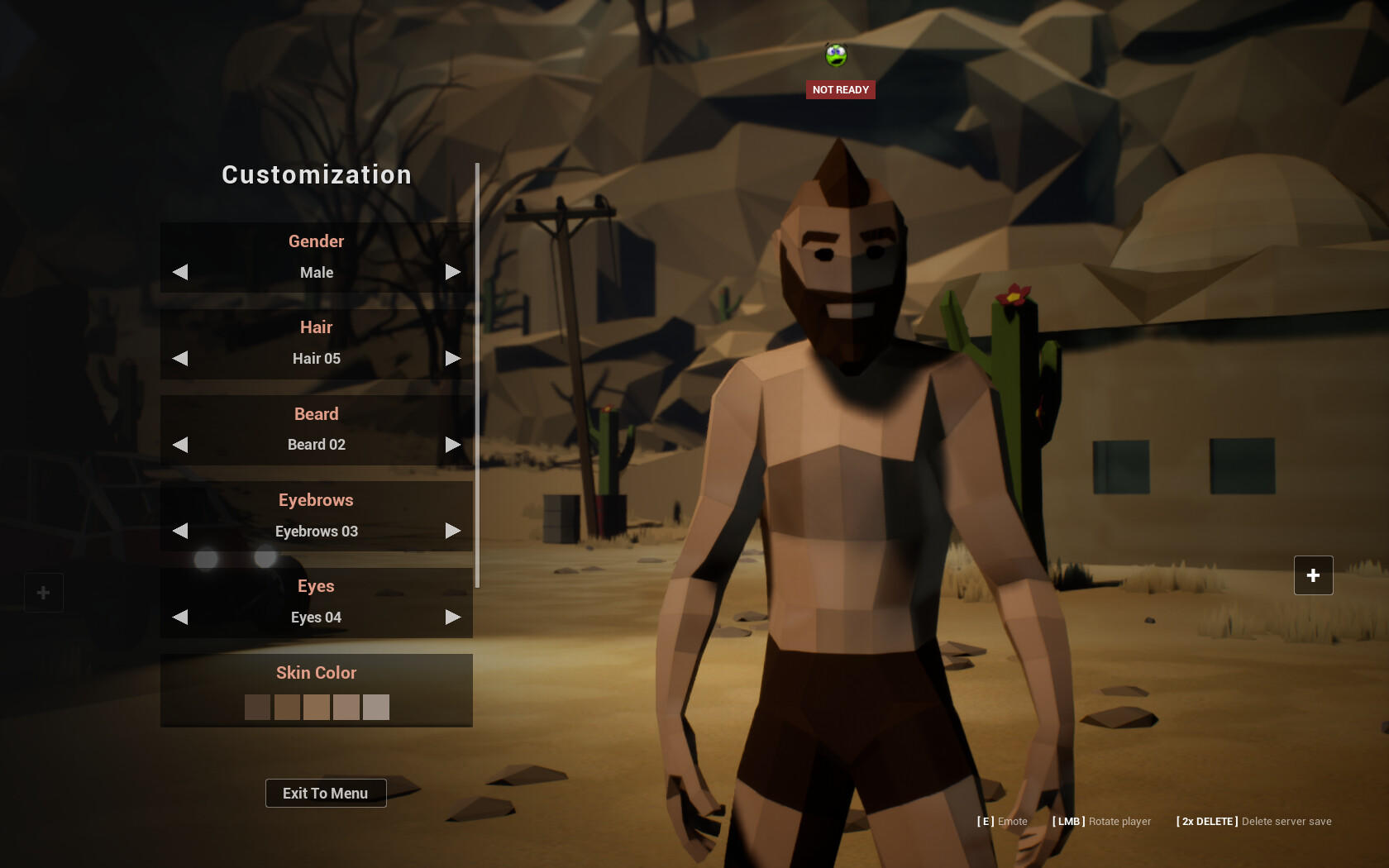The width and height of the screenshot is (1389, 868).
Task: Click the green player avatar icon
Action: (836, 55)
